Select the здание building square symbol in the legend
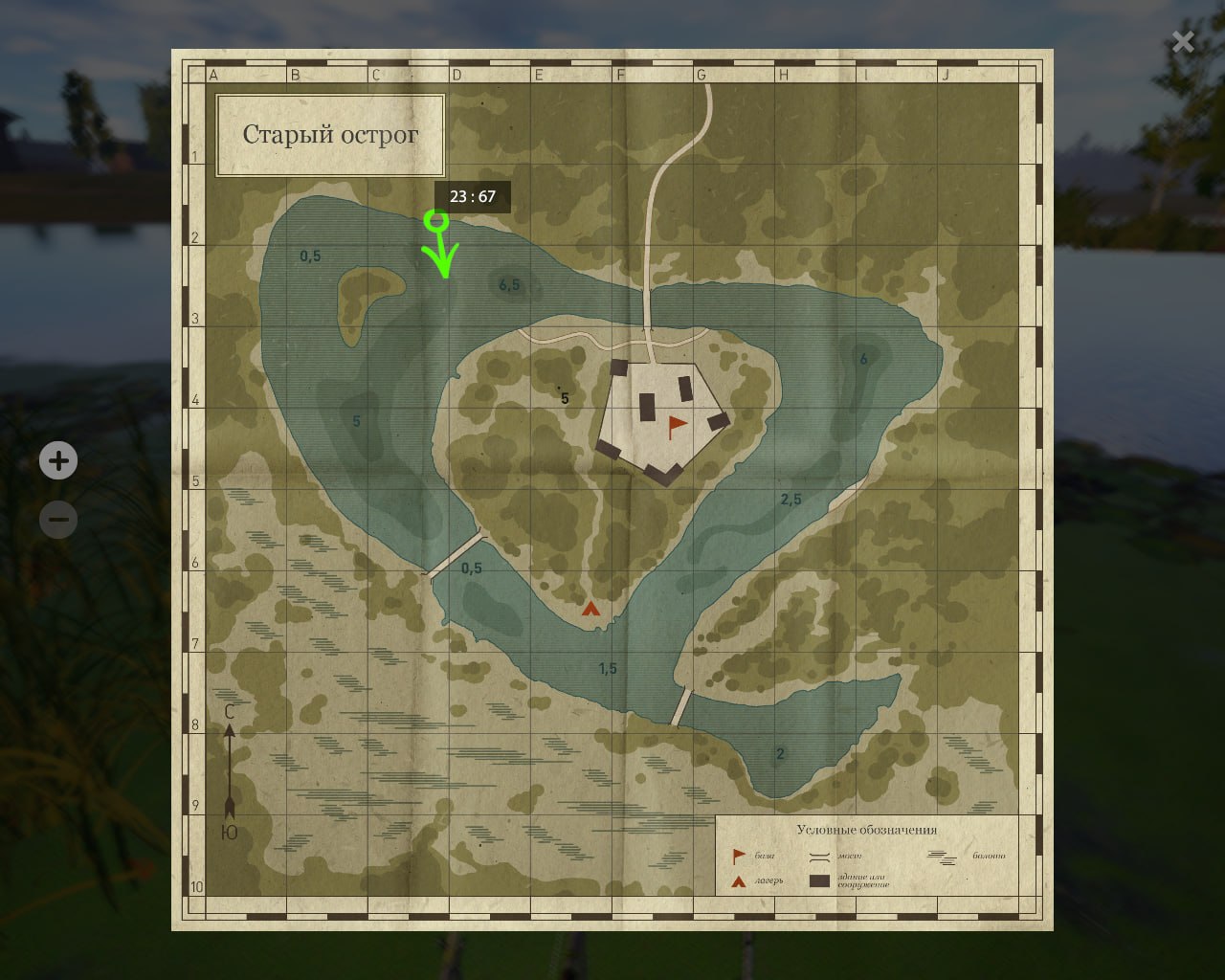This screenshot has width=1225, height=980. point(820,880)
